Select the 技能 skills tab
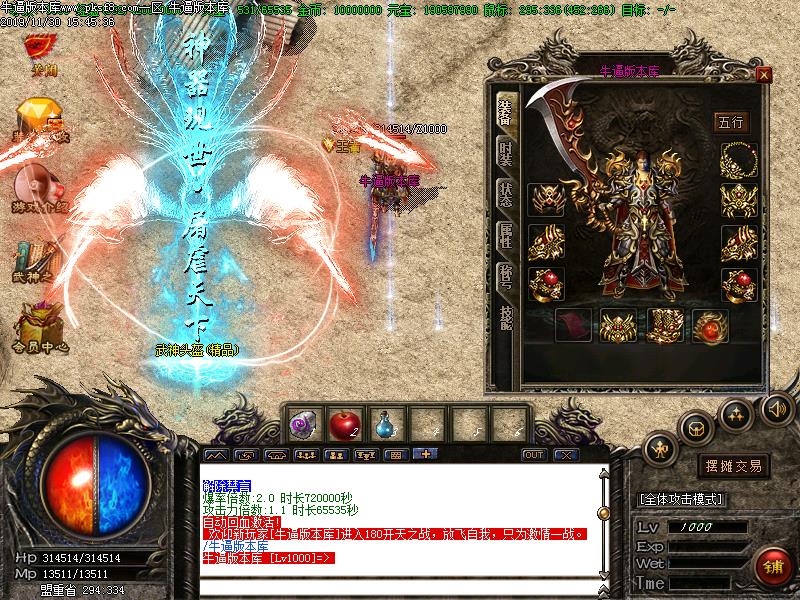800x600 pixels. pyautogui.click(x=506, y=316)
